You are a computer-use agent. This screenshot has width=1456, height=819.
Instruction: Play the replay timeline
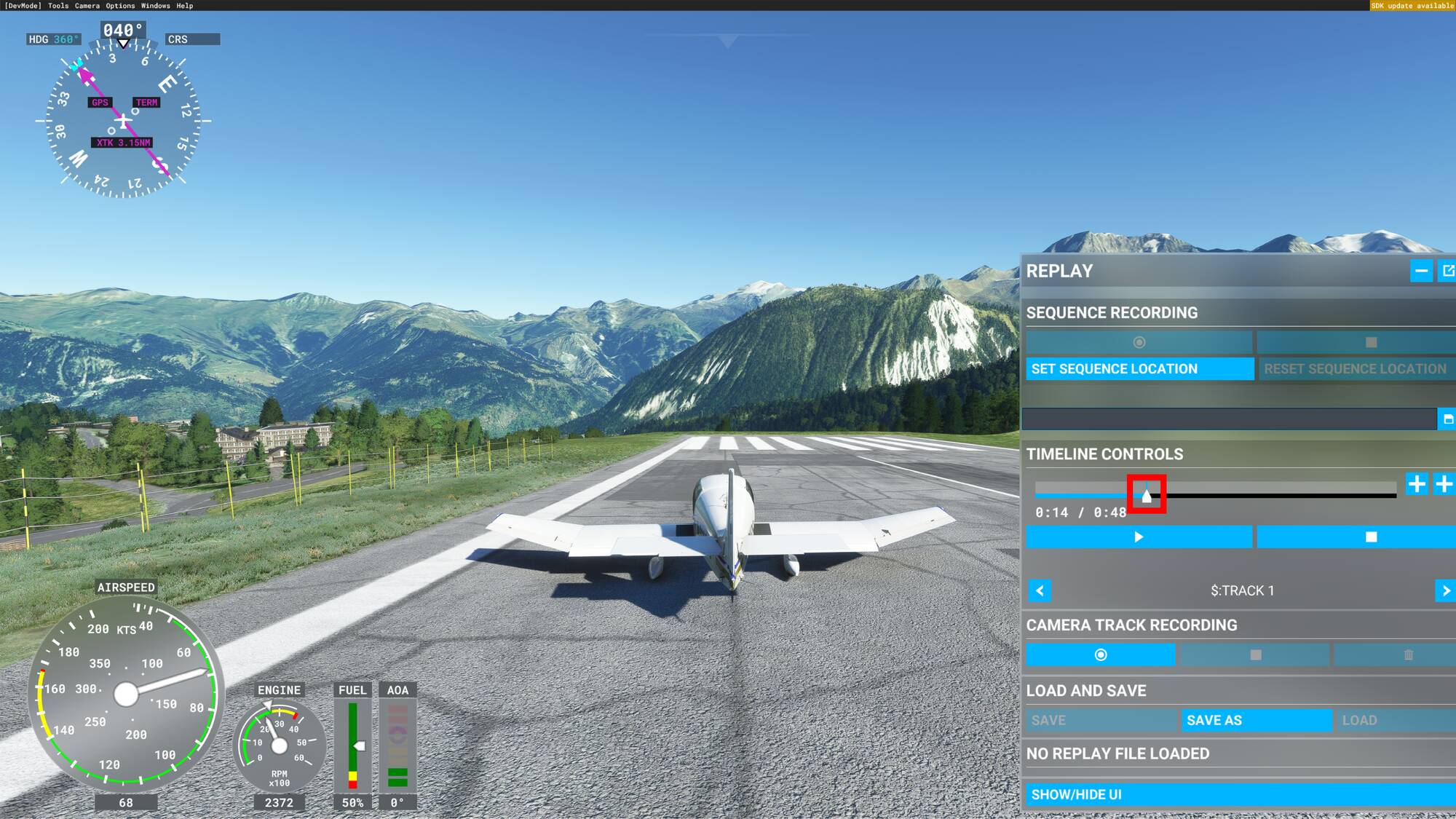point(1139,537)
